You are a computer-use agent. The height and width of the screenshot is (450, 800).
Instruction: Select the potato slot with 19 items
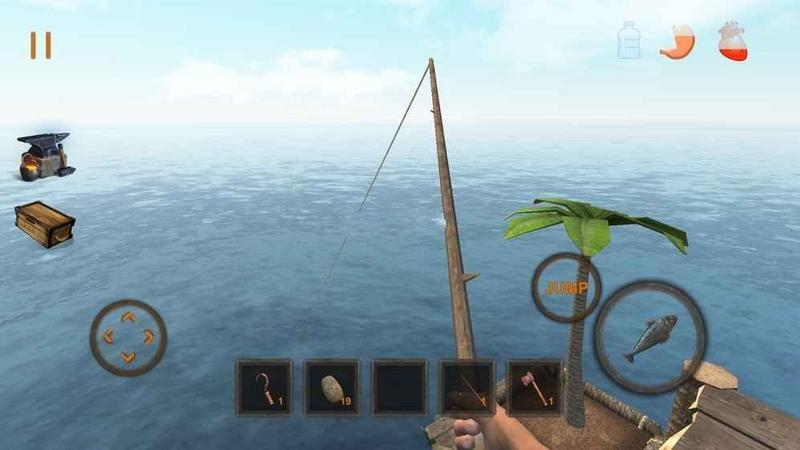click(x=332, y=388)
